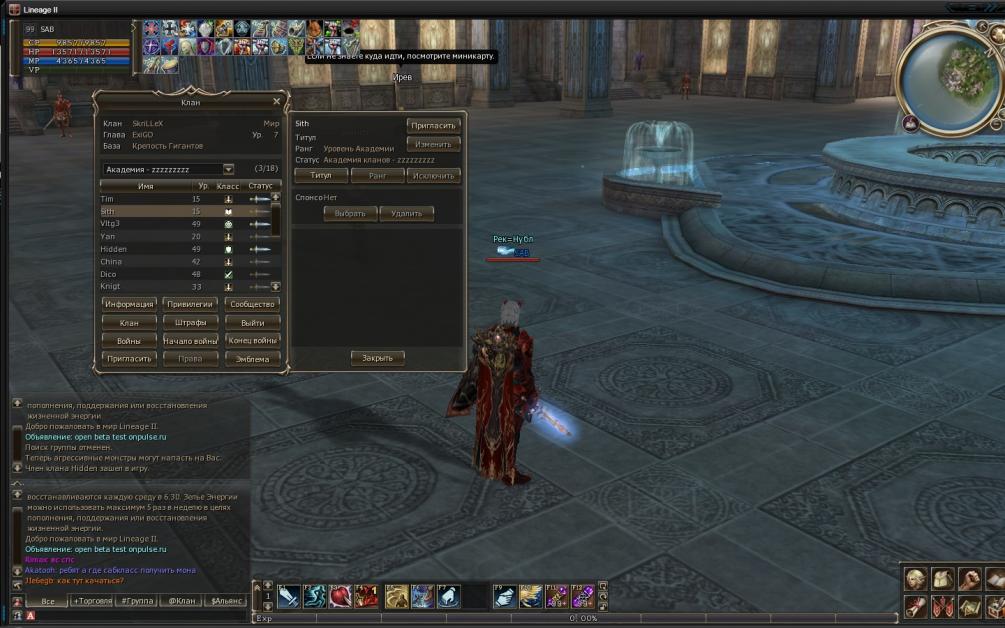Screen dimensions: 1005x628
Task: Leave the clan with Выйти
Action: pos(251,323)
